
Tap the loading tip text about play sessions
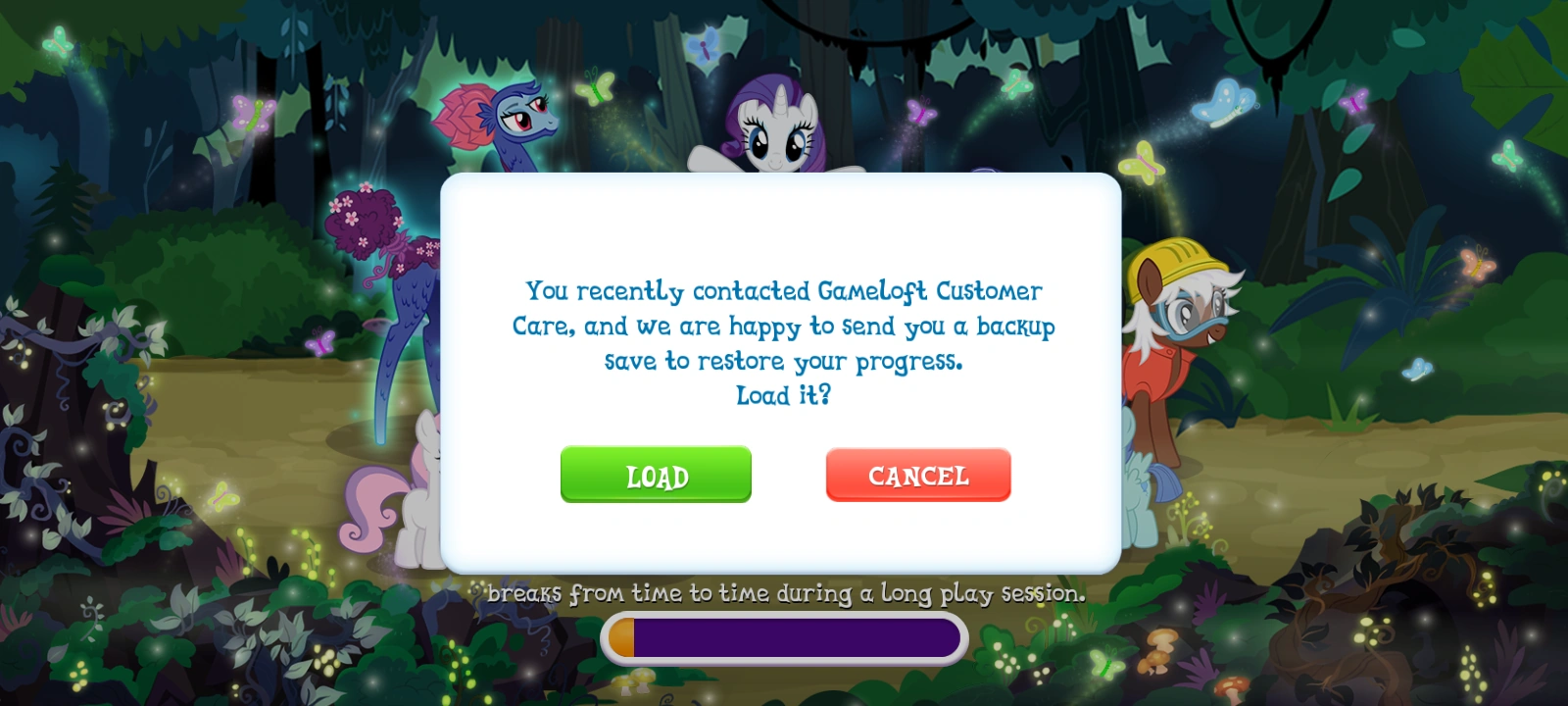pos(784,592)
